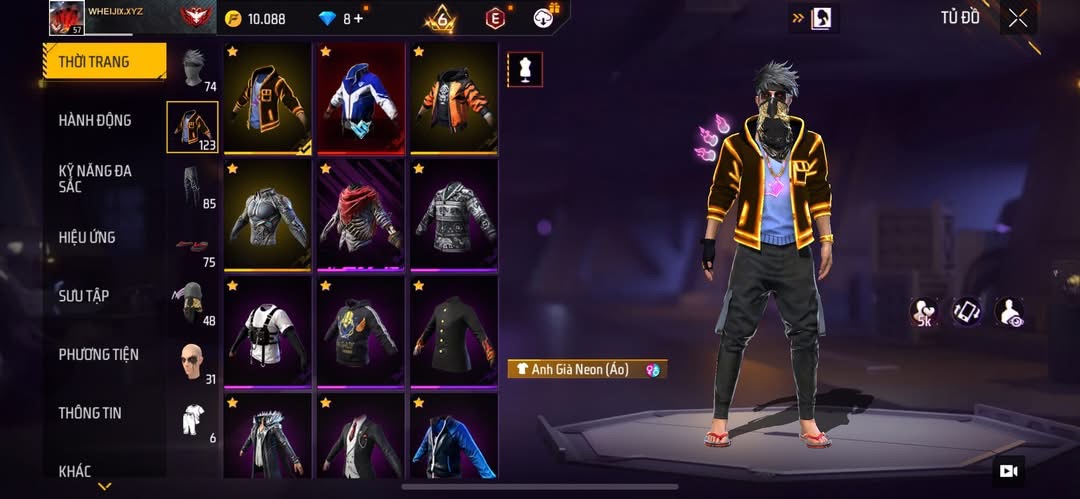Viewport: 1080px width, 499px height.
Task: Choose the pants category showing 85
Action: coord(192,187)
